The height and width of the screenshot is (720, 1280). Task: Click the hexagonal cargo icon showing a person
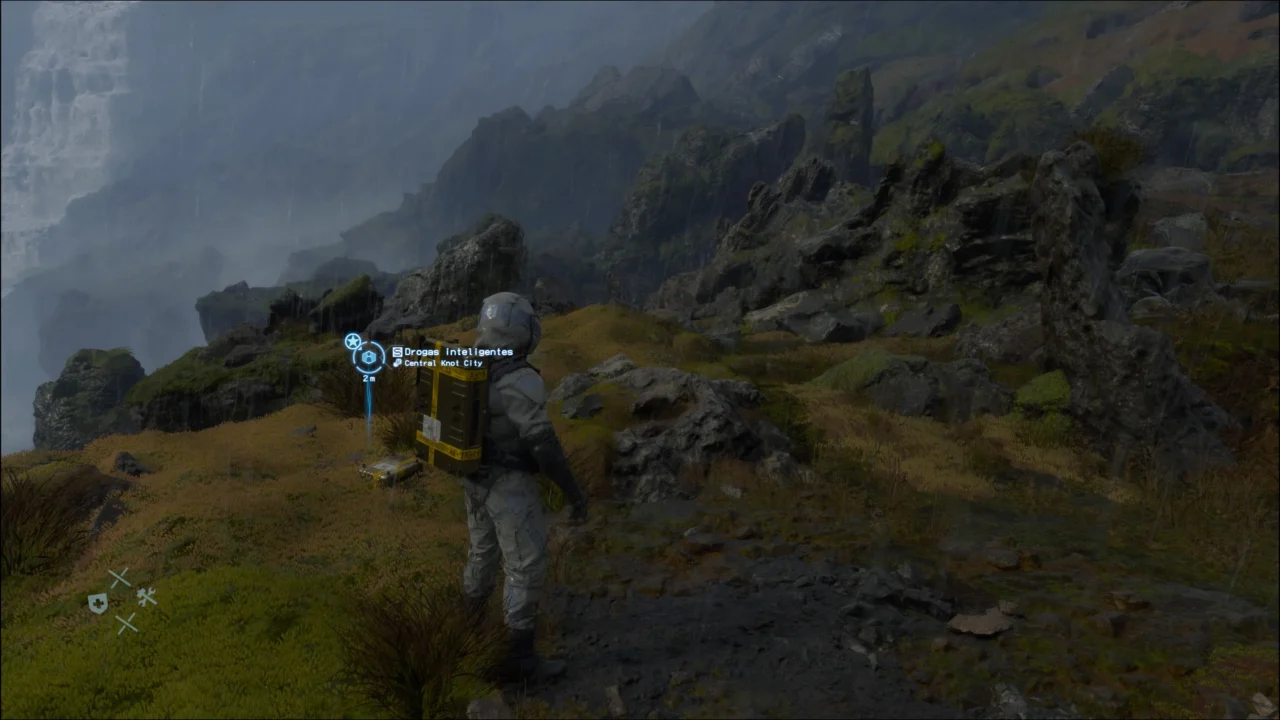tap(370, 357)
